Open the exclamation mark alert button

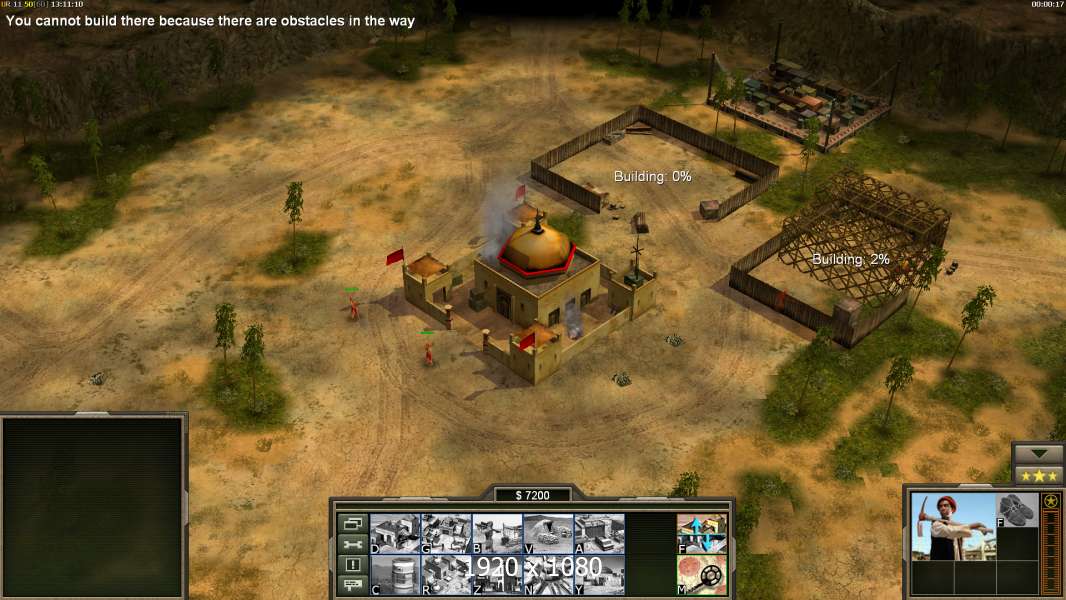pos(352,565)
